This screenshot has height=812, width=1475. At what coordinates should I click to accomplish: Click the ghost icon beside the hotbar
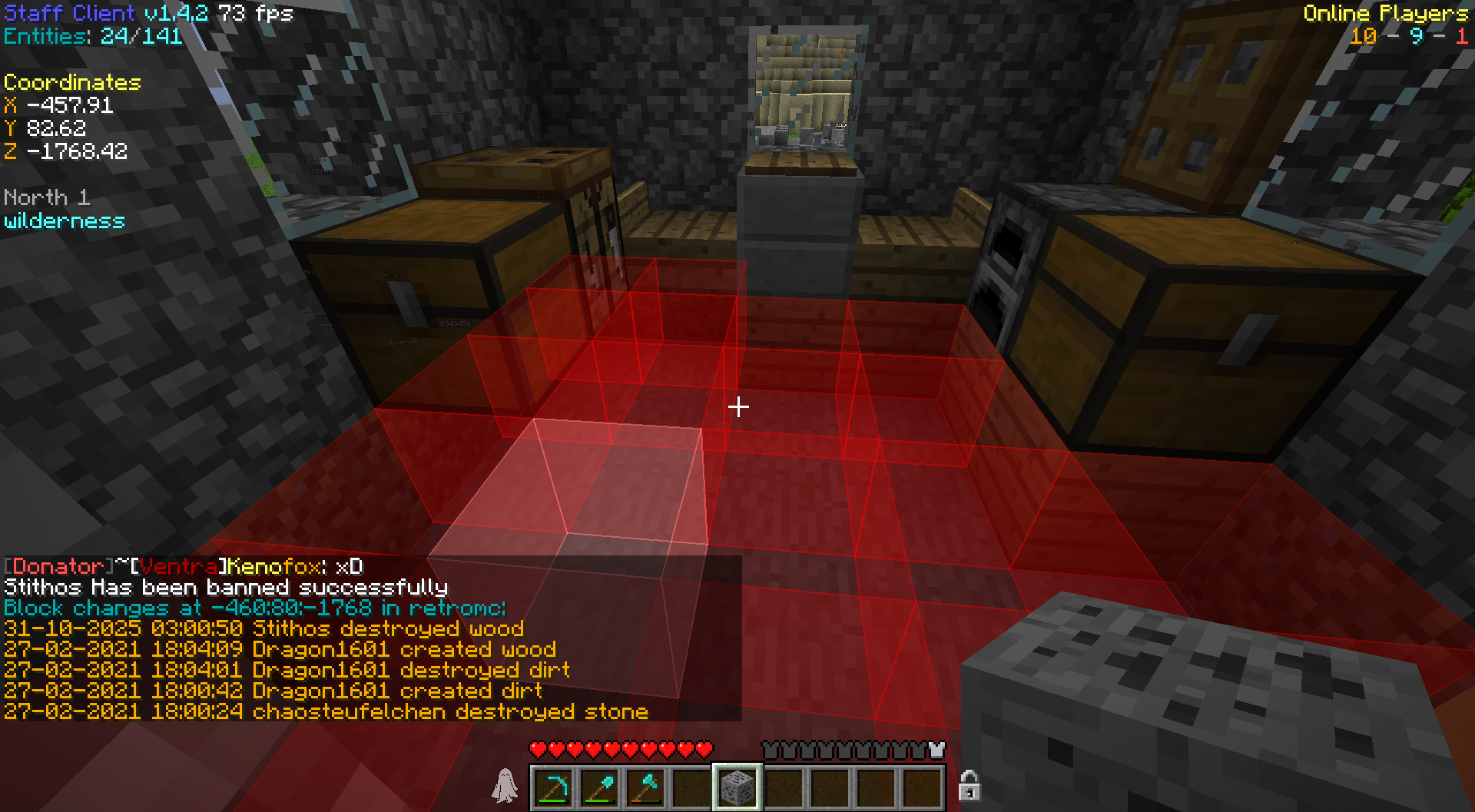(505, 786)
